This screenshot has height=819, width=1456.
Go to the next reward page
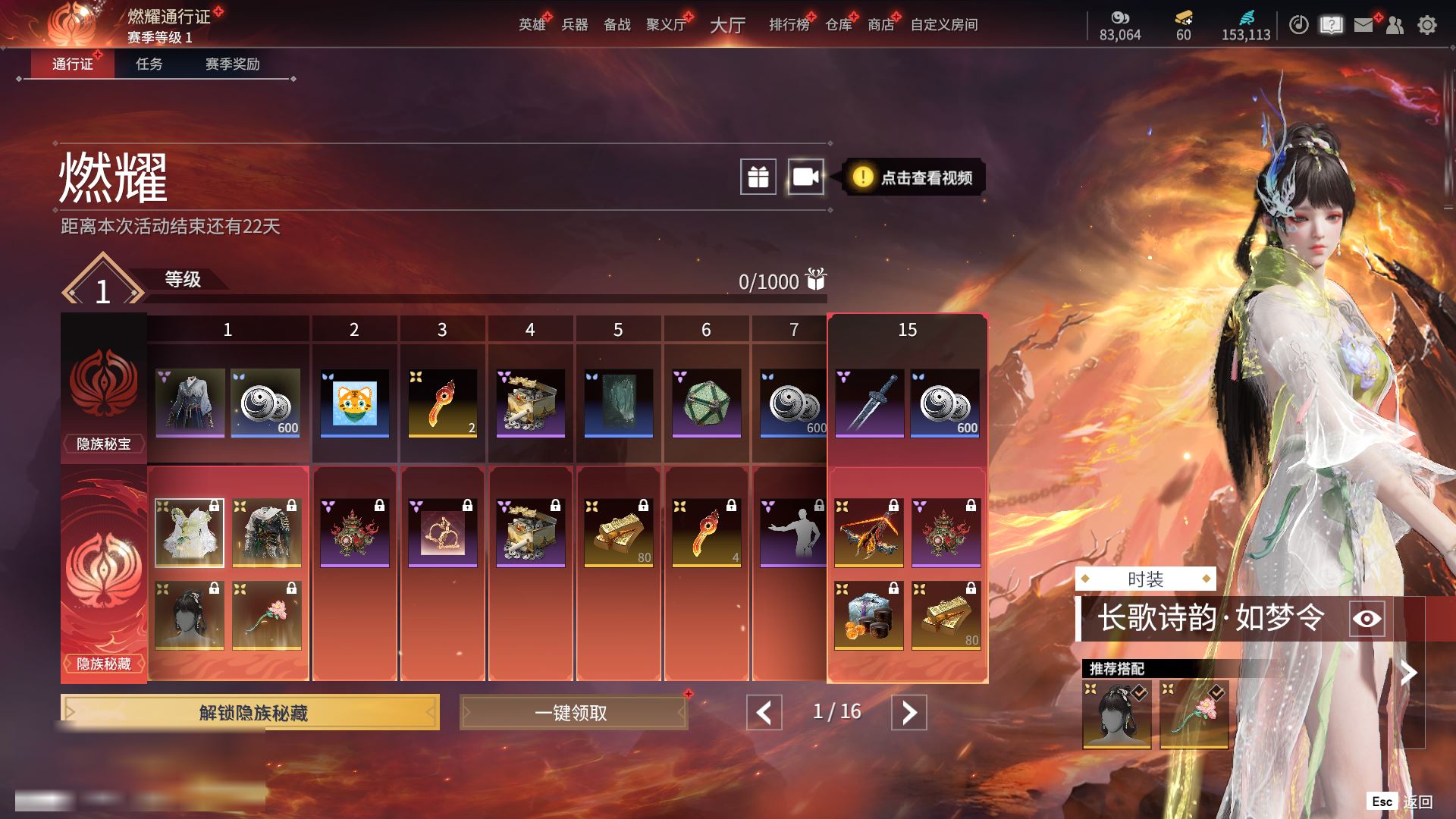908,712
